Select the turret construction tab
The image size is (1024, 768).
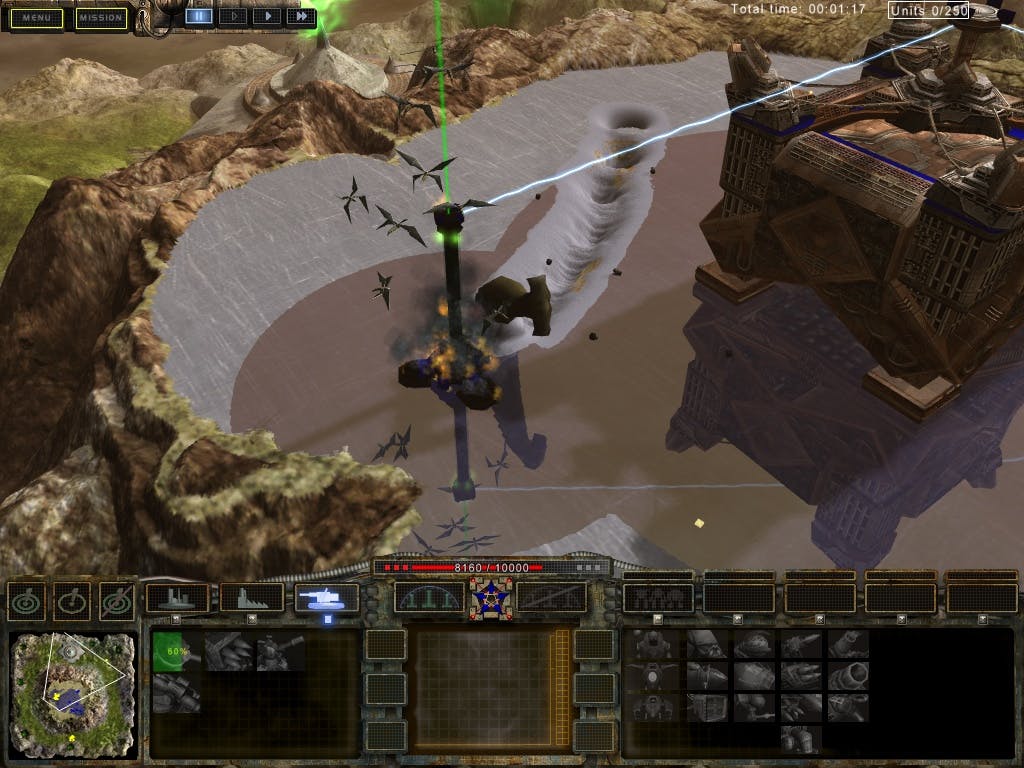pos(327,598)
